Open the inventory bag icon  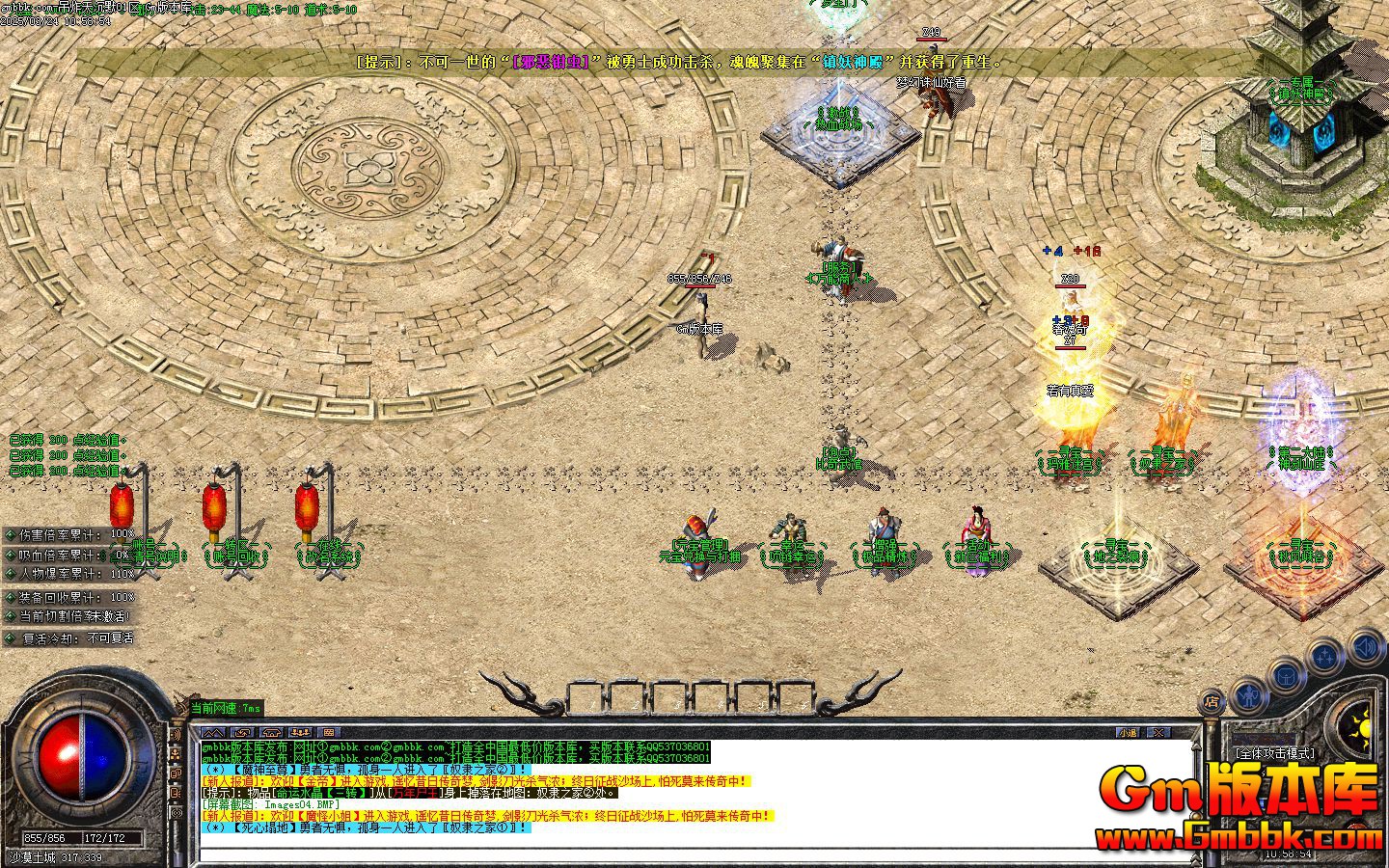[x=1286, y=676]
